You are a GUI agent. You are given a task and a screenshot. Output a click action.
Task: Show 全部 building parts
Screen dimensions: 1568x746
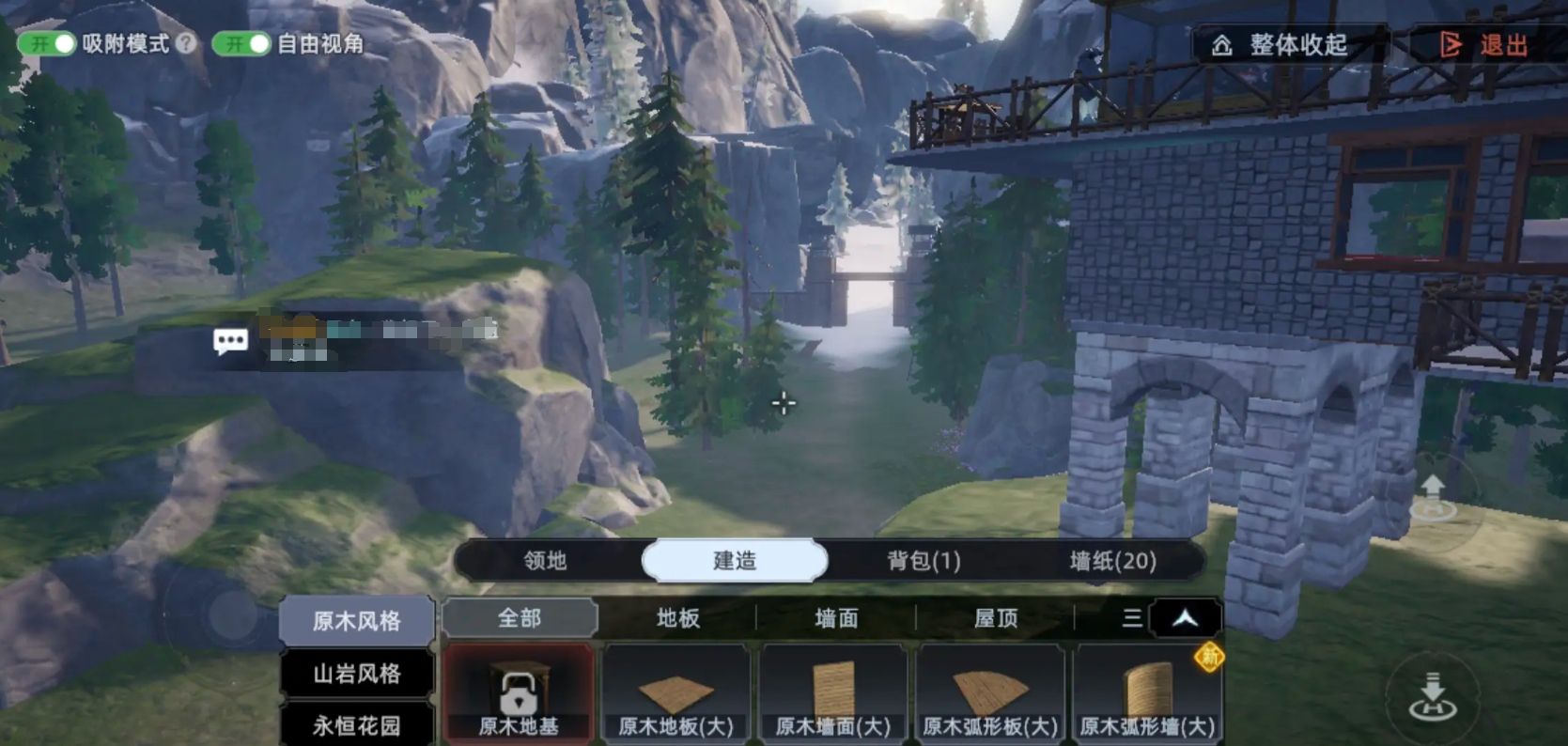click(520, 618)
